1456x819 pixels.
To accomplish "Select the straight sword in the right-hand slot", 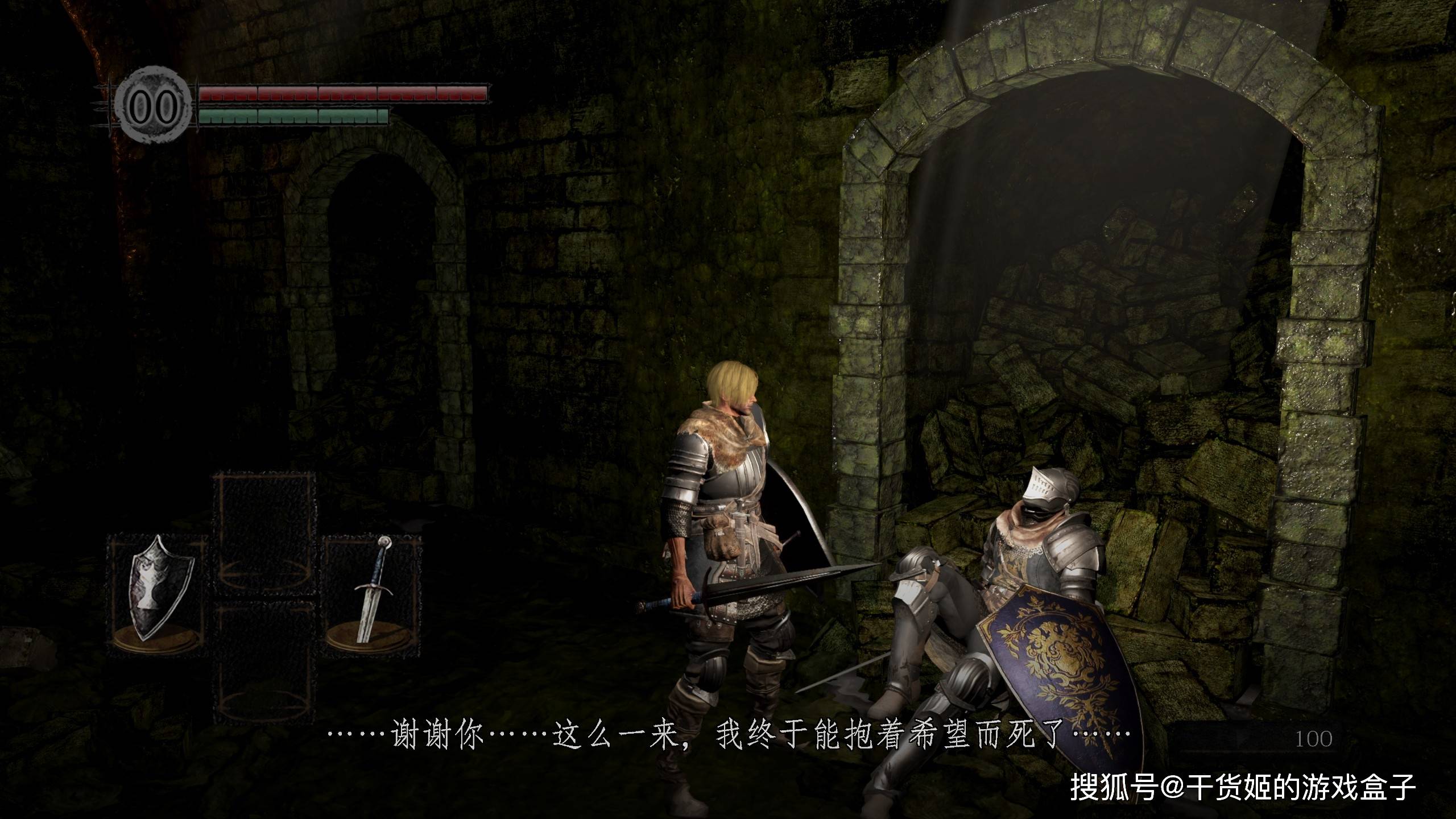I will pyautogui.click(x=372, y=595).
